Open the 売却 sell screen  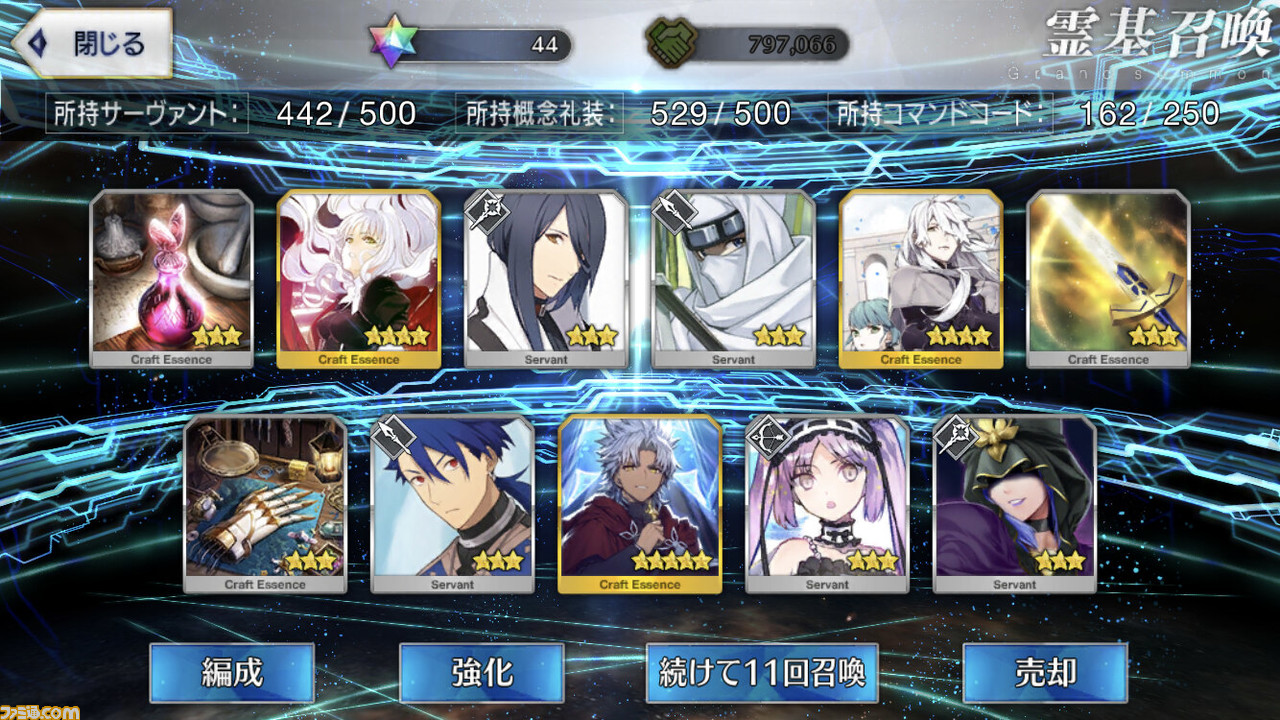coord(1044,672)
